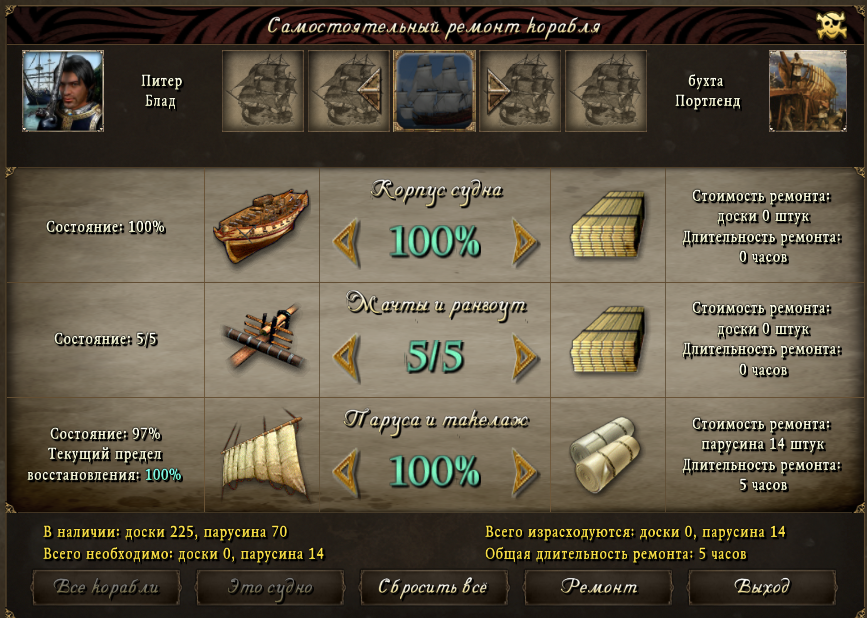Click Питер Блад character portrait
The width and height of the screenshot is (867, 618).
(x=63, y=91)
